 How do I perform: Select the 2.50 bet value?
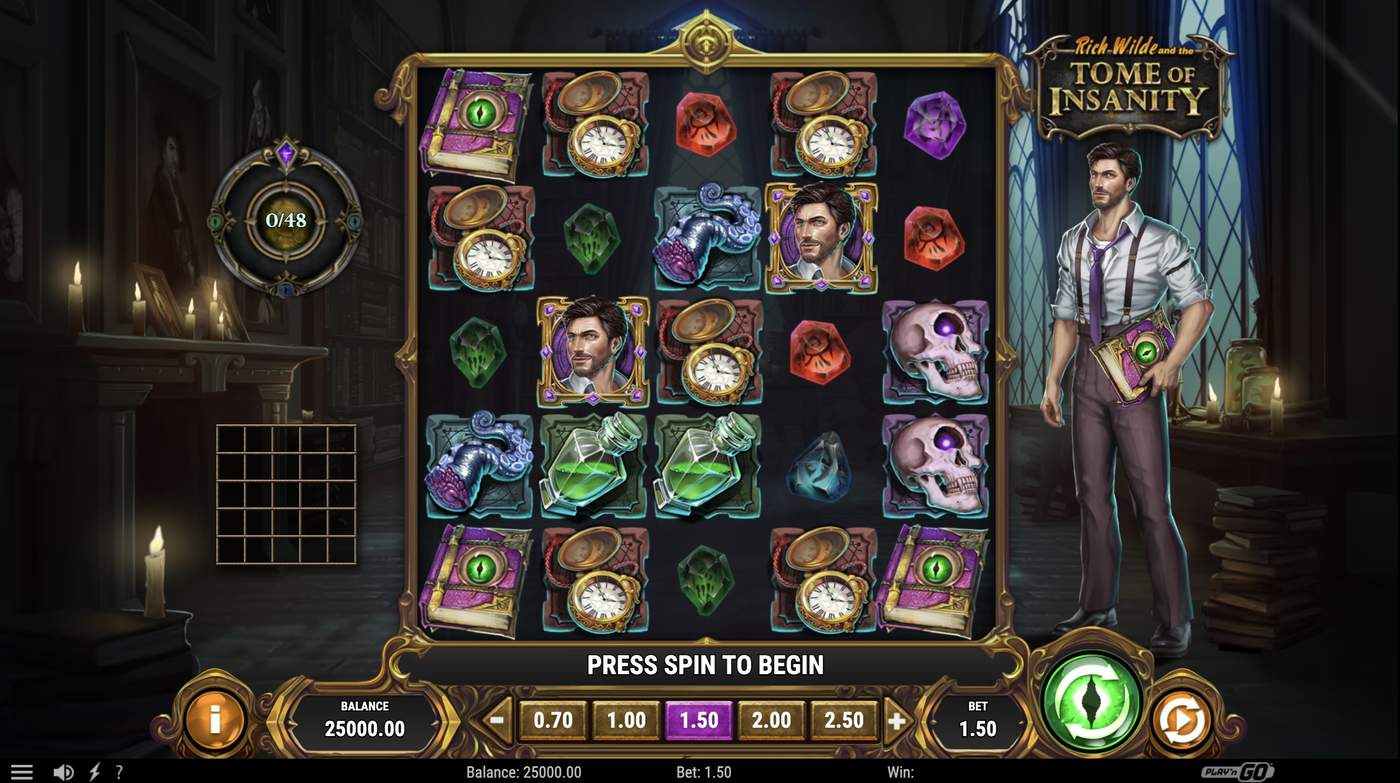coord(843,719)
